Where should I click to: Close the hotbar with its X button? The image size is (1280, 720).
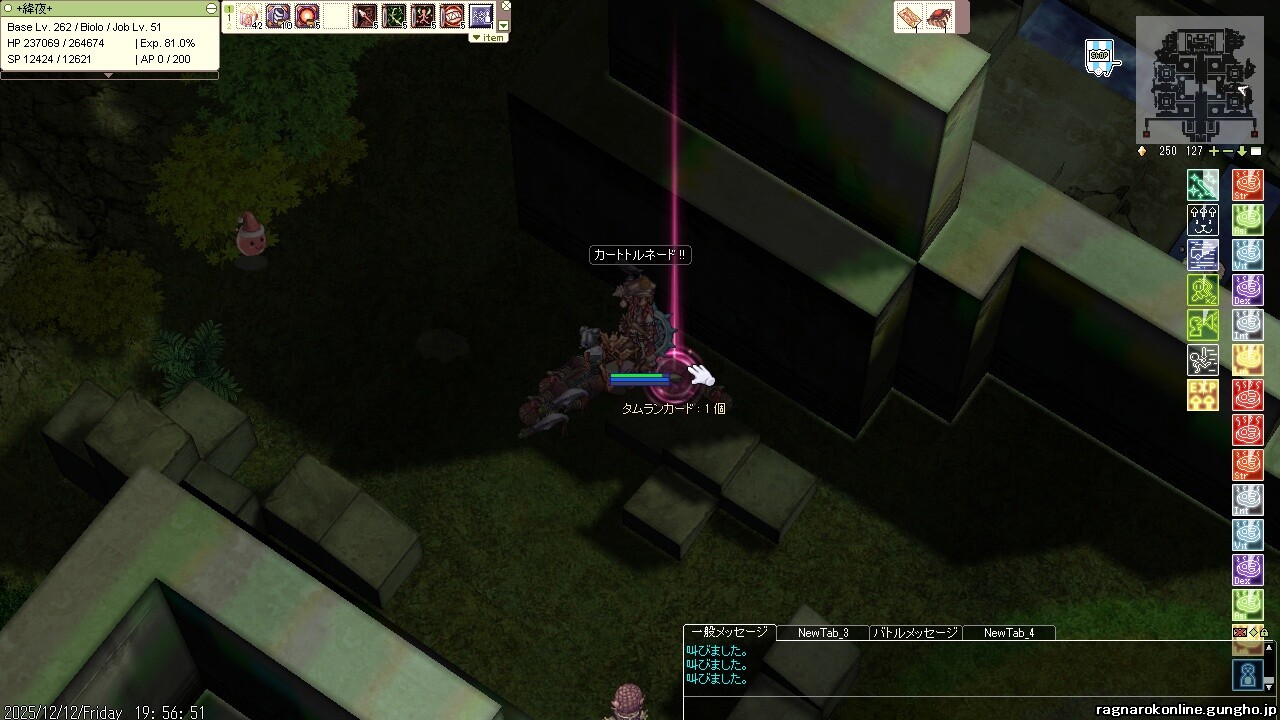503,8
